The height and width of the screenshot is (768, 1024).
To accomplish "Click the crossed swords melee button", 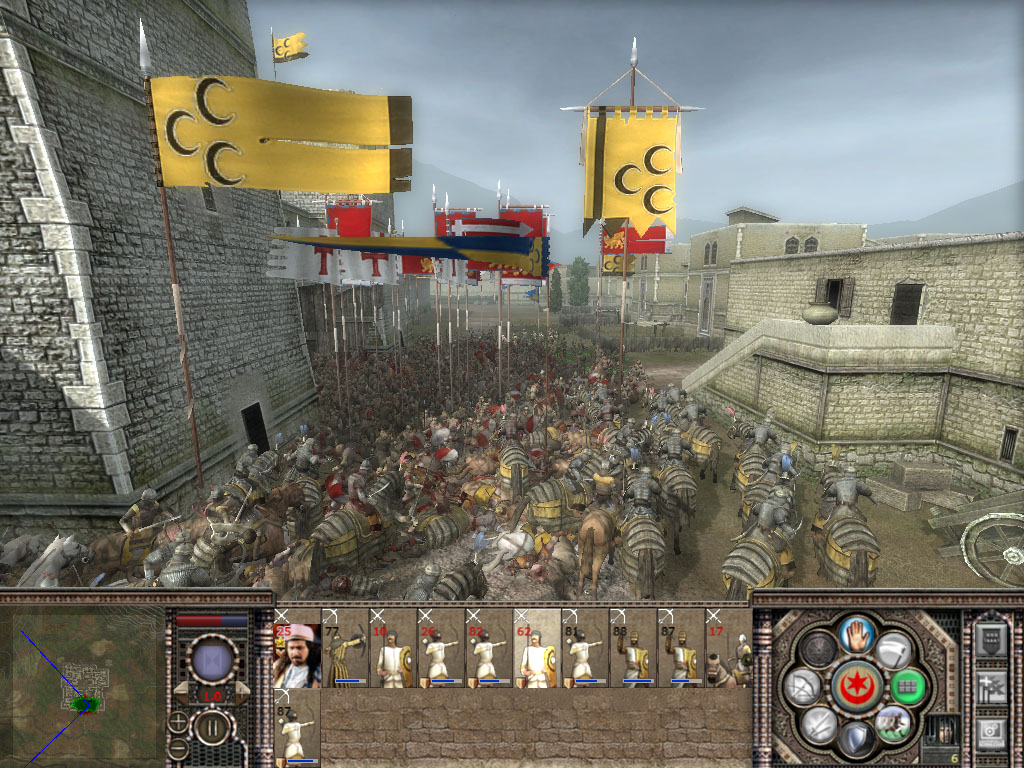I will tap(818, 723).
